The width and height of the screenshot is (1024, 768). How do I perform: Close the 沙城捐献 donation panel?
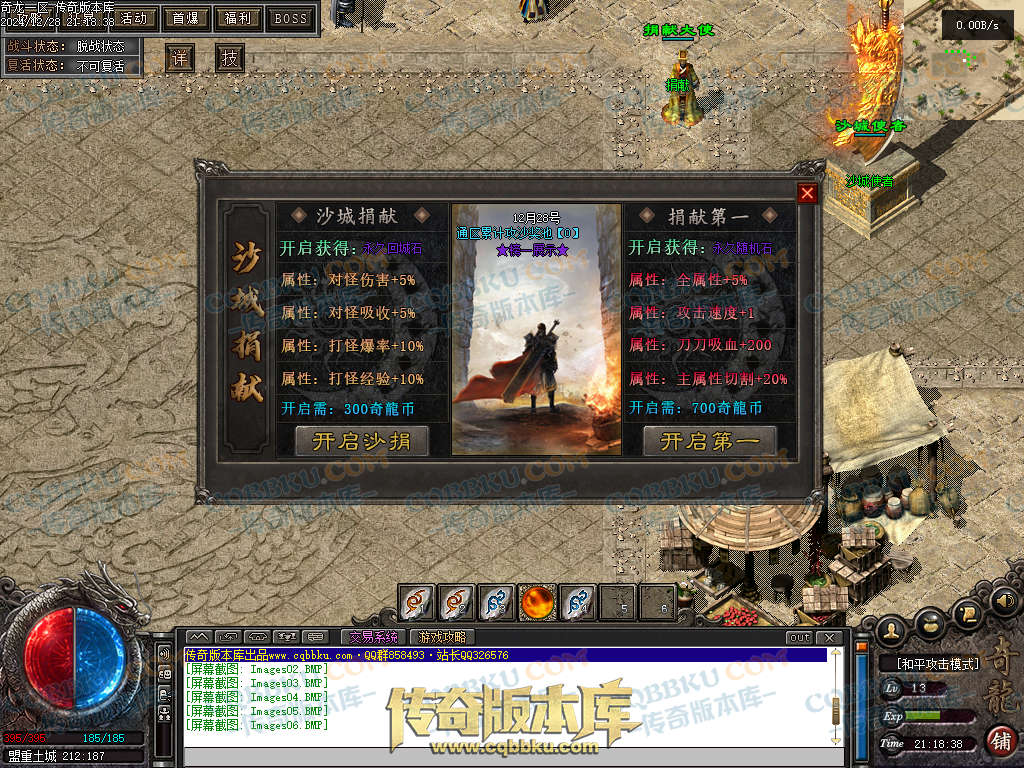(807, 194)
